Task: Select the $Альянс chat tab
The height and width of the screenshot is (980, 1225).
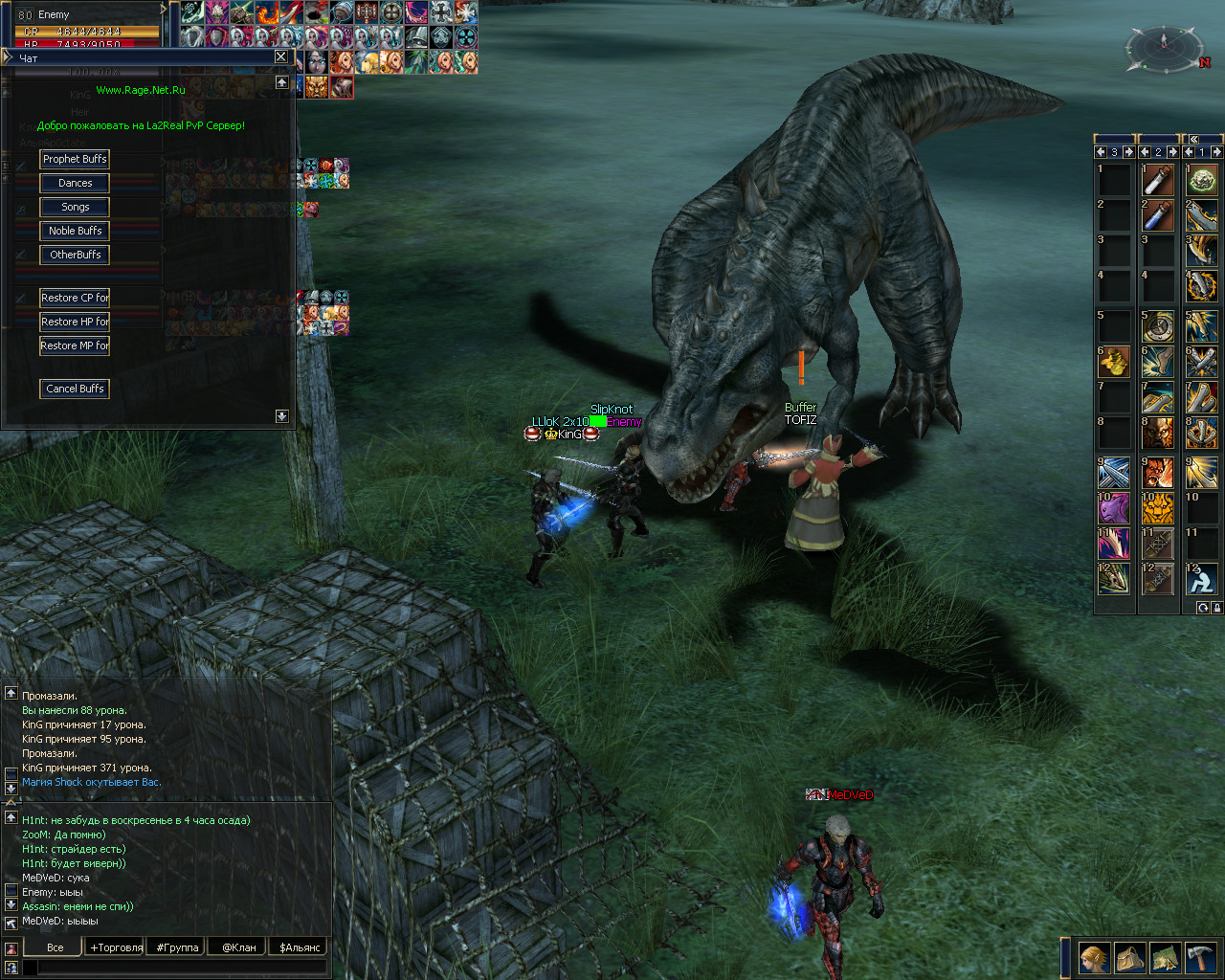Action: tap(300, 947)
